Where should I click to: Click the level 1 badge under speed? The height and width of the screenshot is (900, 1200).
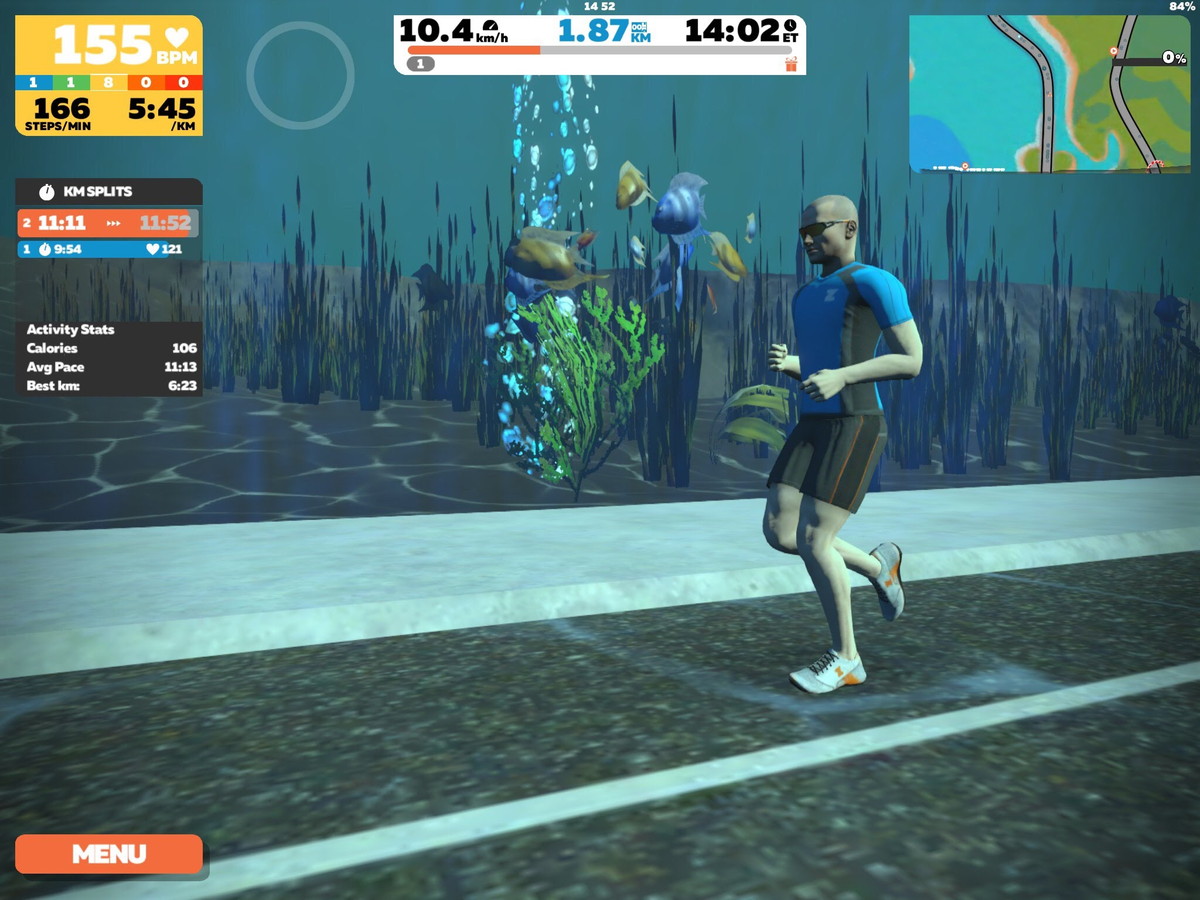point(421,64)
